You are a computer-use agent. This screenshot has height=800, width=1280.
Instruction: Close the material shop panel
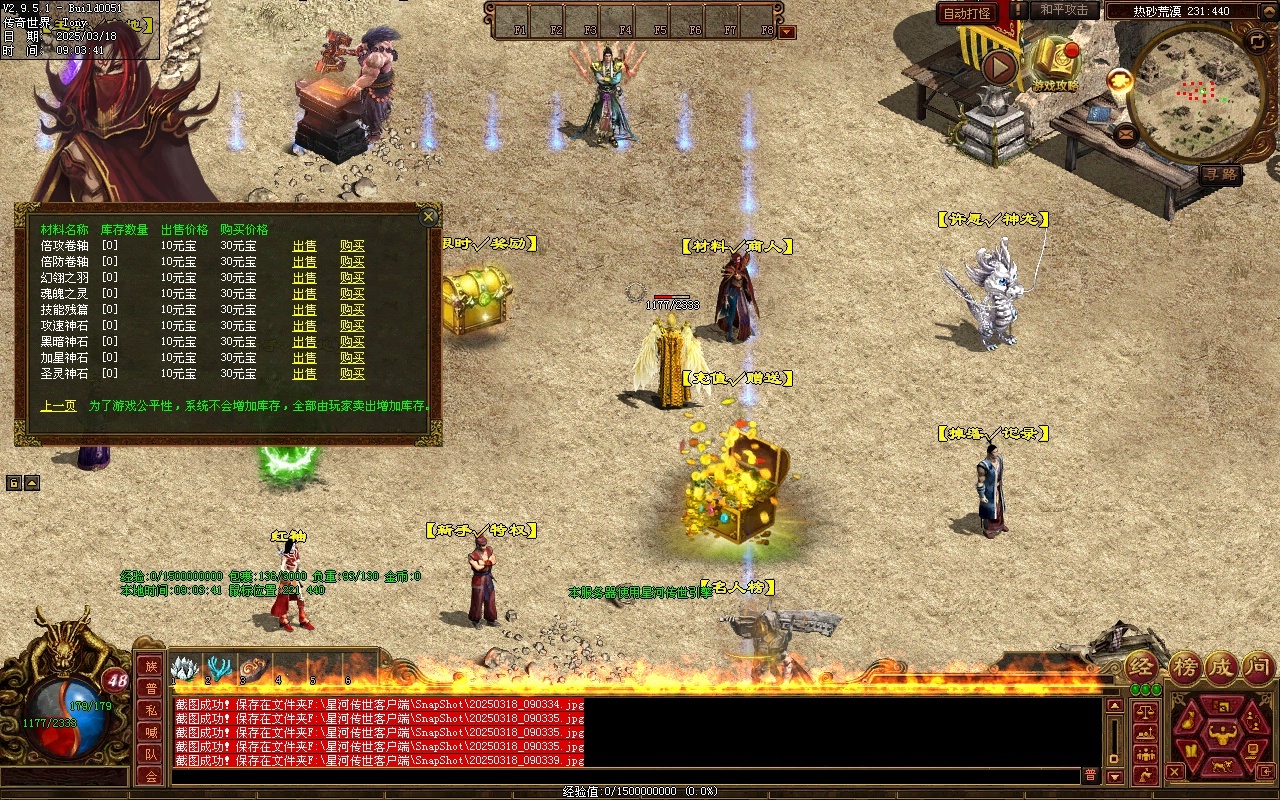(x=429, y=216)
